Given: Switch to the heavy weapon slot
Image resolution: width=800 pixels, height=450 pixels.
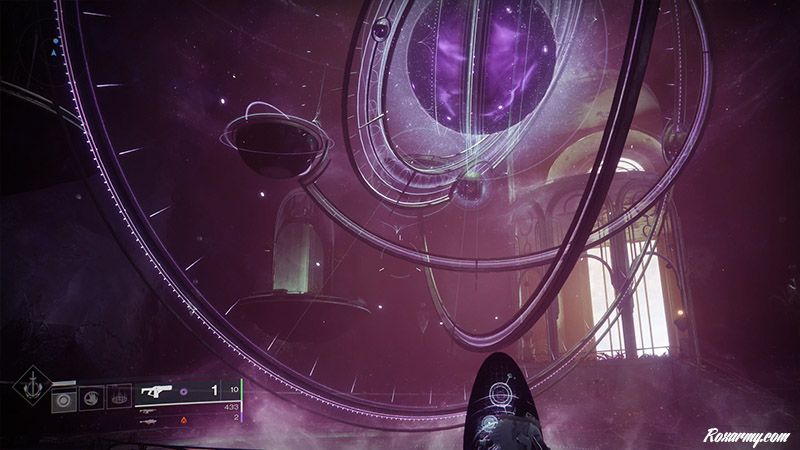Looking at the screenshot, I should tap(148, 422).
